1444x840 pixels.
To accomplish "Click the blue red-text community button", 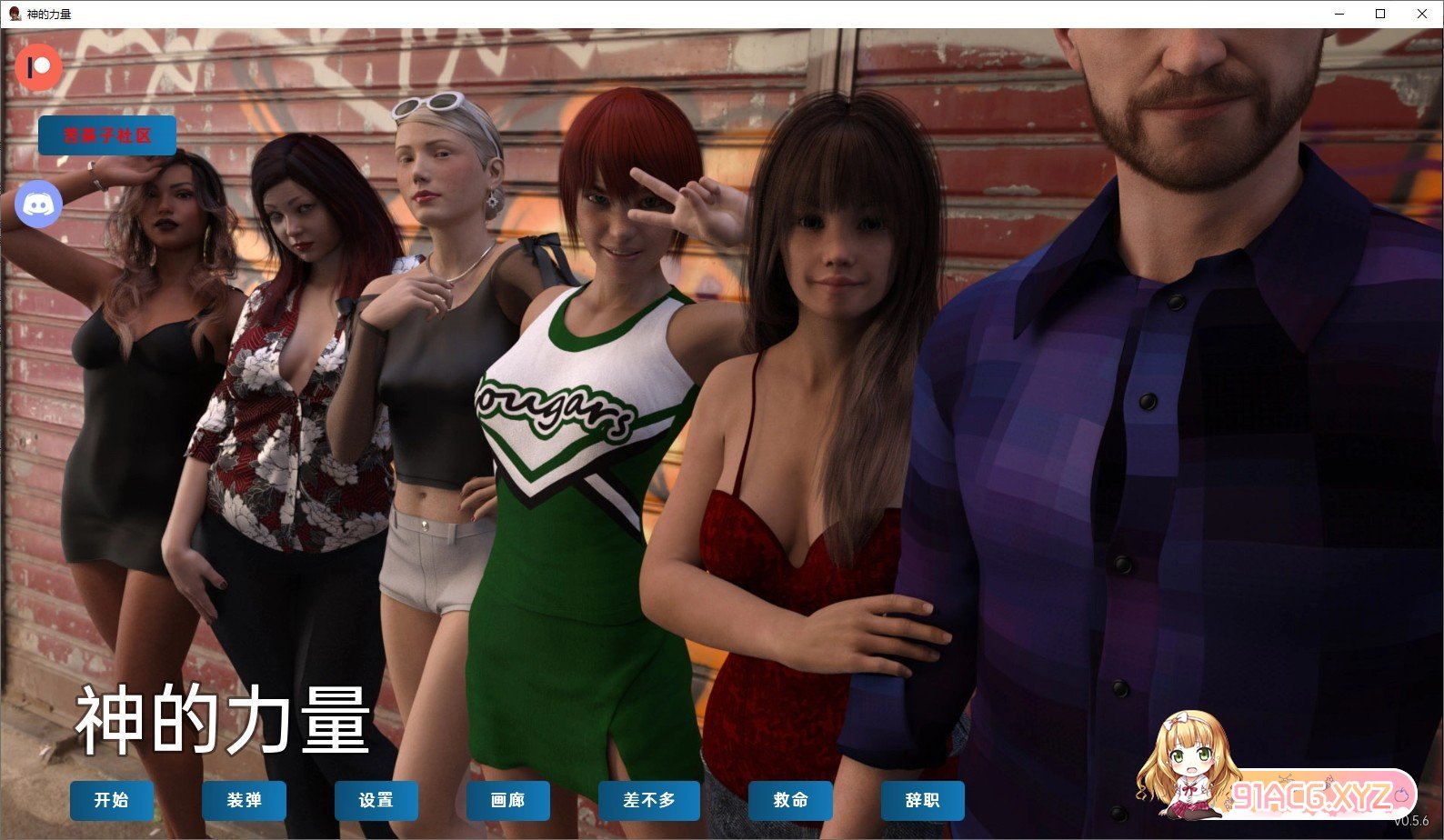I will (107, 135).
